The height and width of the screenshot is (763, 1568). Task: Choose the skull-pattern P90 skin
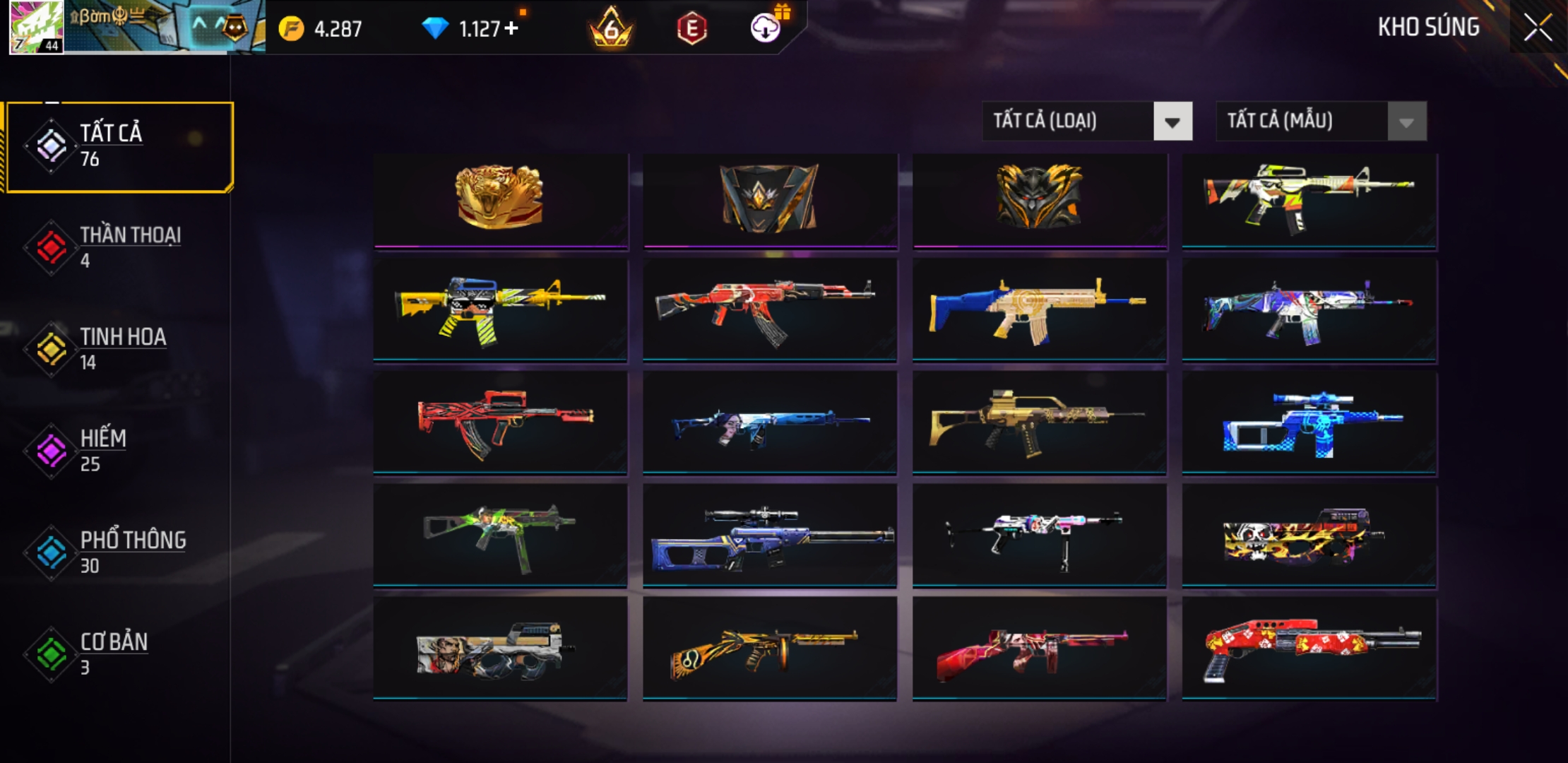tap(1309, 537)
